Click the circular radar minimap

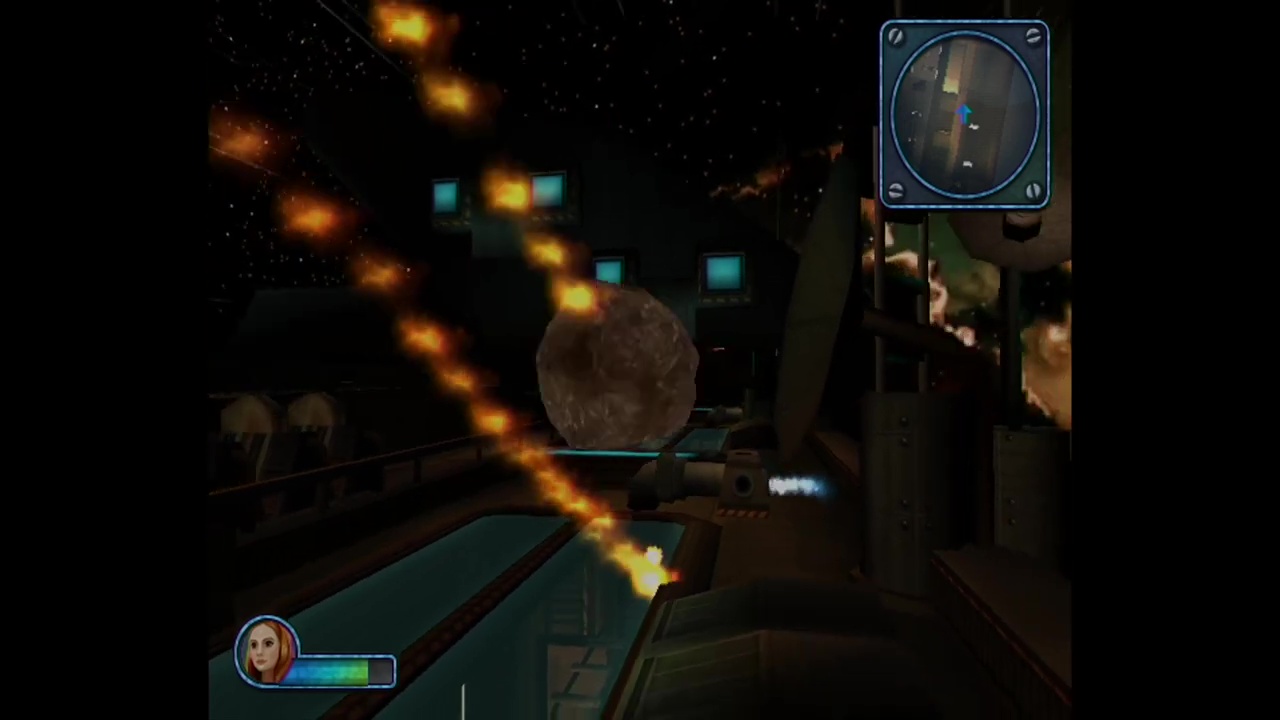pyautogui.click(x=964, y=114)
